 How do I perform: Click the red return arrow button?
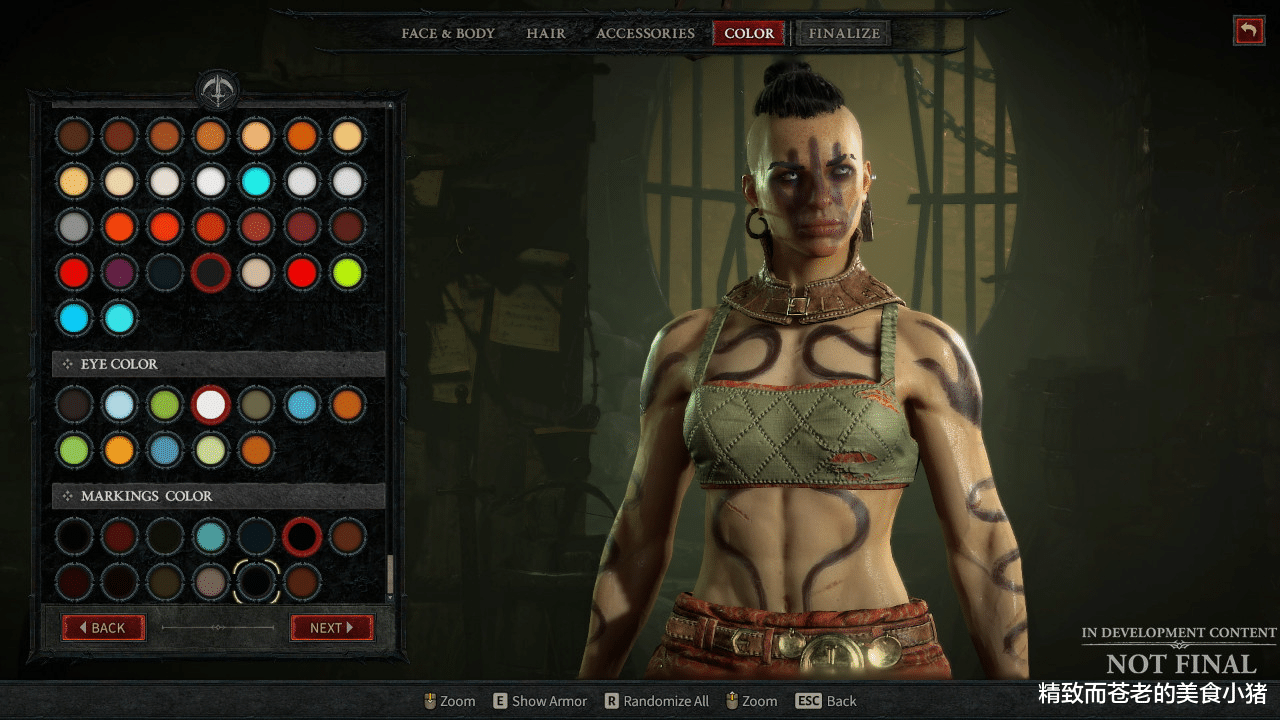pyautogui.click(x=1248, y=30)
